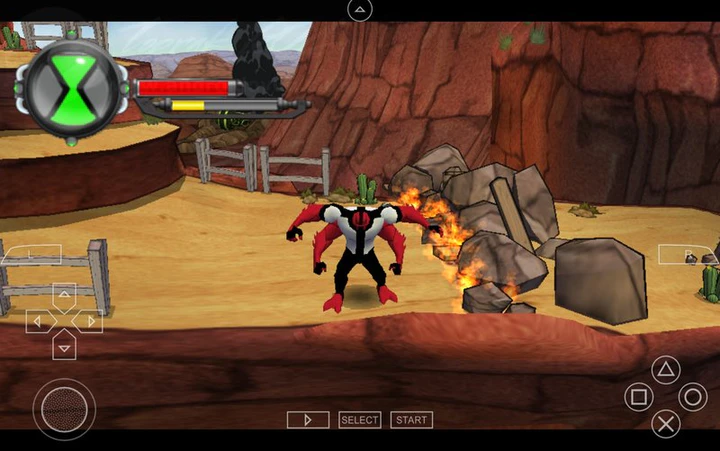The image size is (720, 451).
Task: Tap the D-pad up arrow
Action: pyautogui.click(x=64, y=296)
